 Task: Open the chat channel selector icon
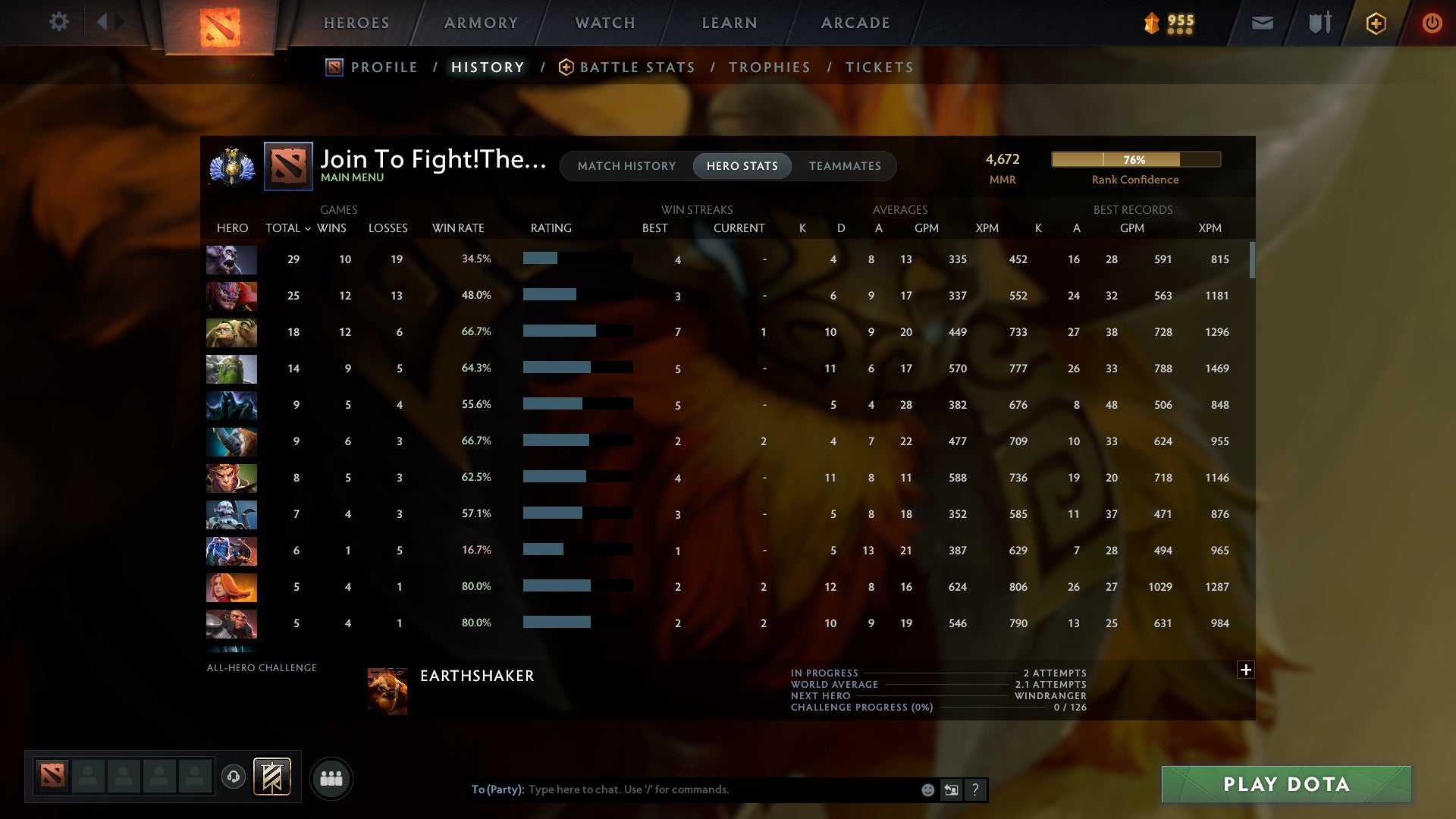pos(950,790)
